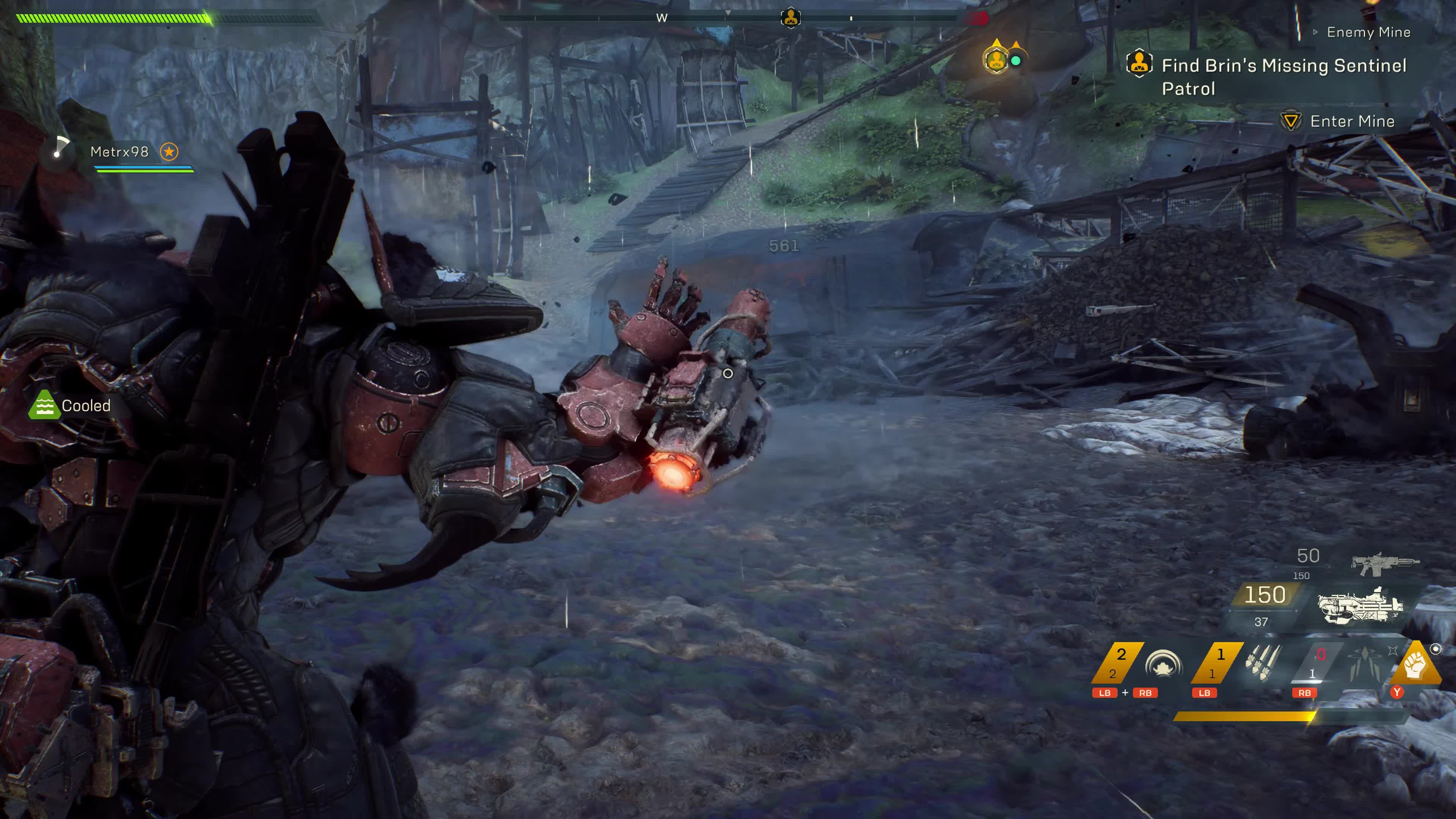Activate the greyed-out spike burst ability

1364,664
